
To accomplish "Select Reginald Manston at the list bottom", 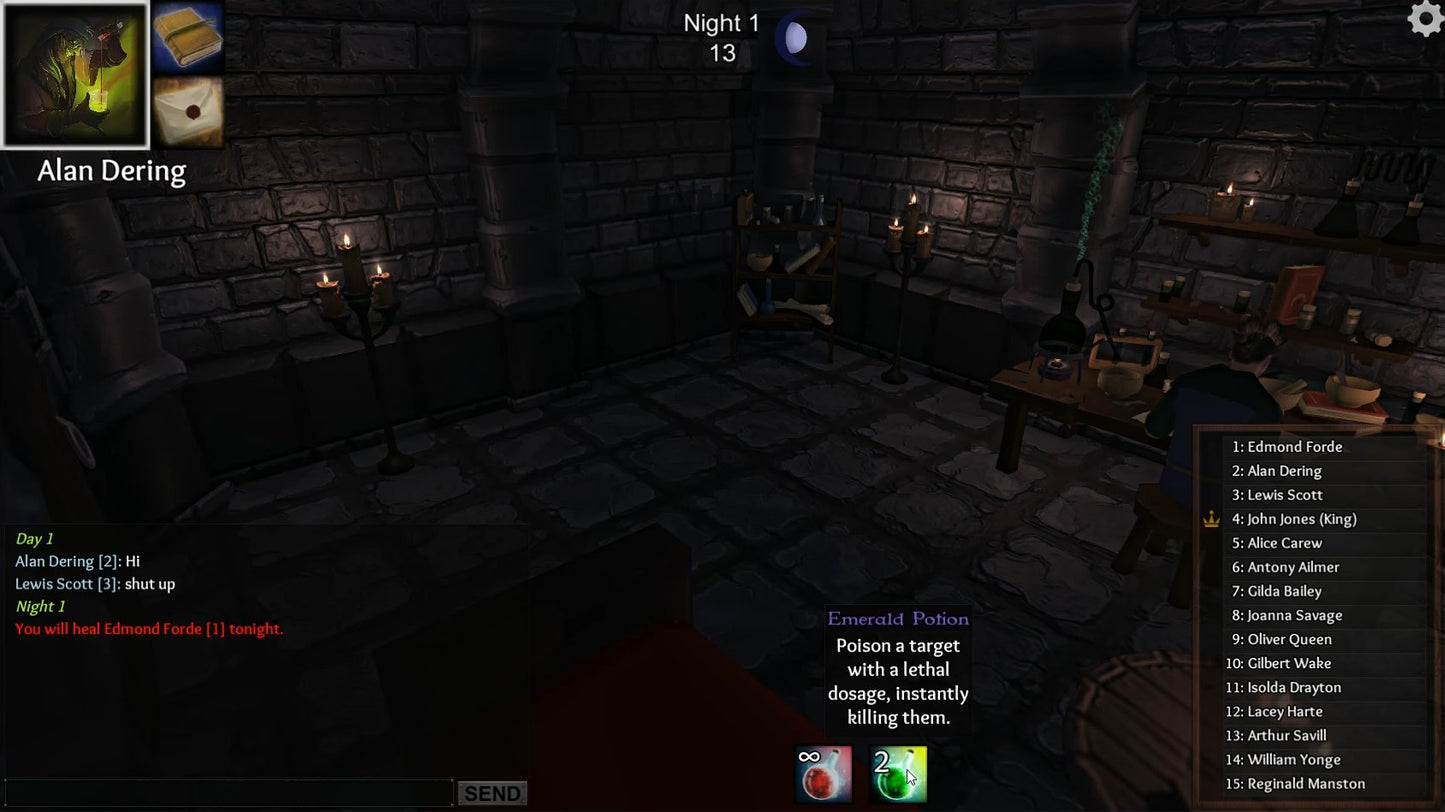I will click(x=1302, y=783).
